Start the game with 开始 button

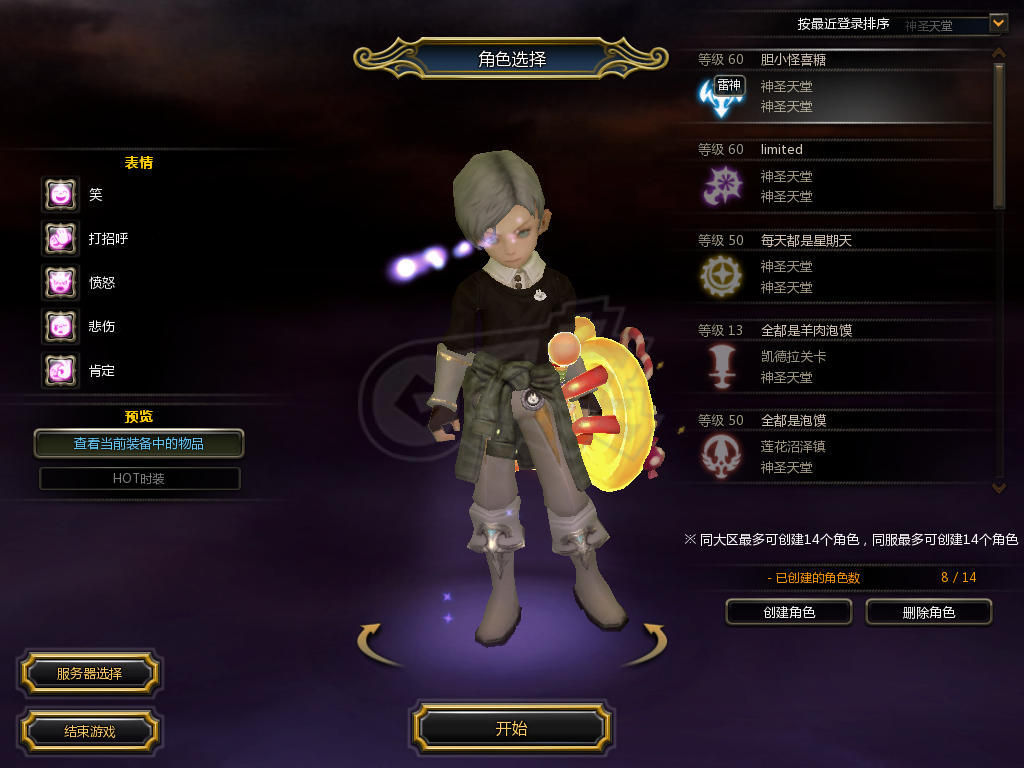coord(511,728)
